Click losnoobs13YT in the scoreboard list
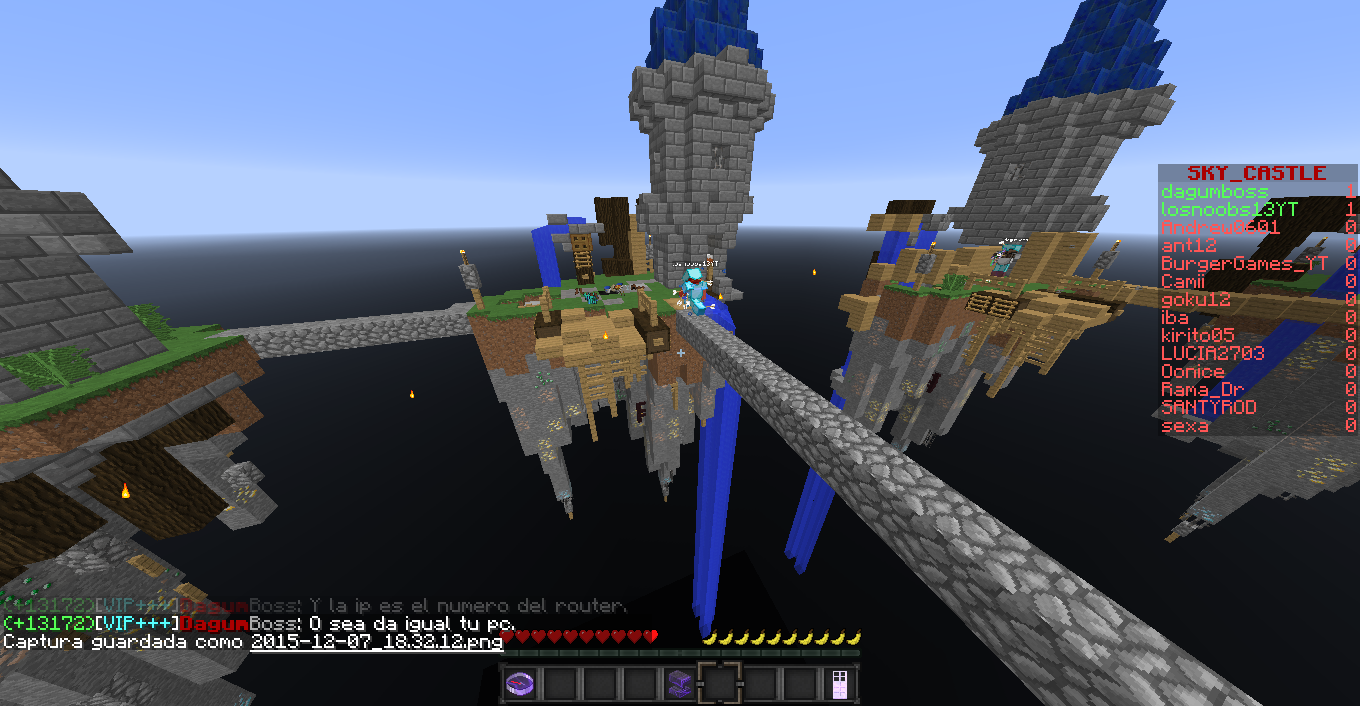Viewport: 1360px width, 706px height. [1229, 209]
